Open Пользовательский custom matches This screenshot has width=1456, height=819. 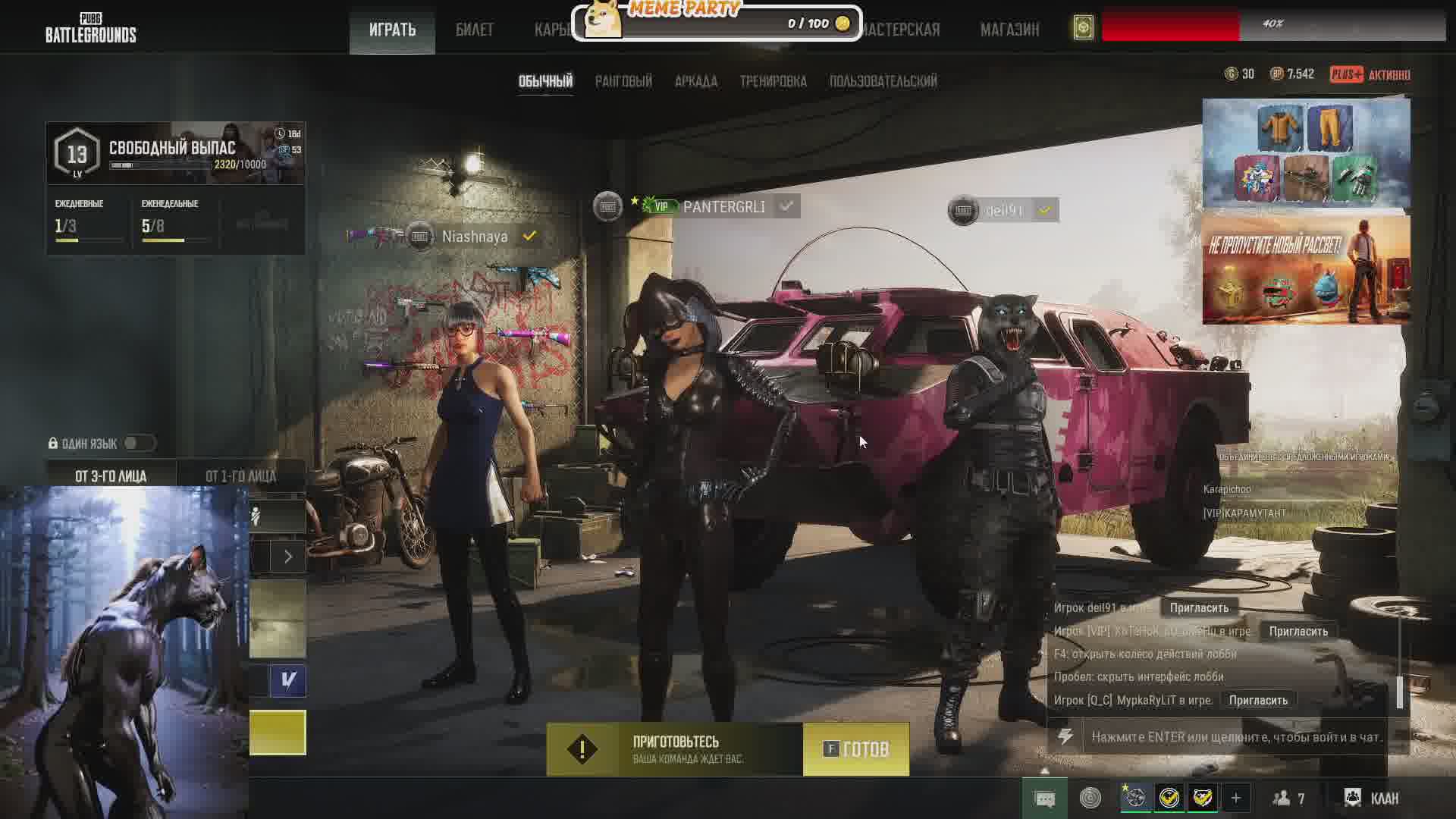tap(883, 81)
